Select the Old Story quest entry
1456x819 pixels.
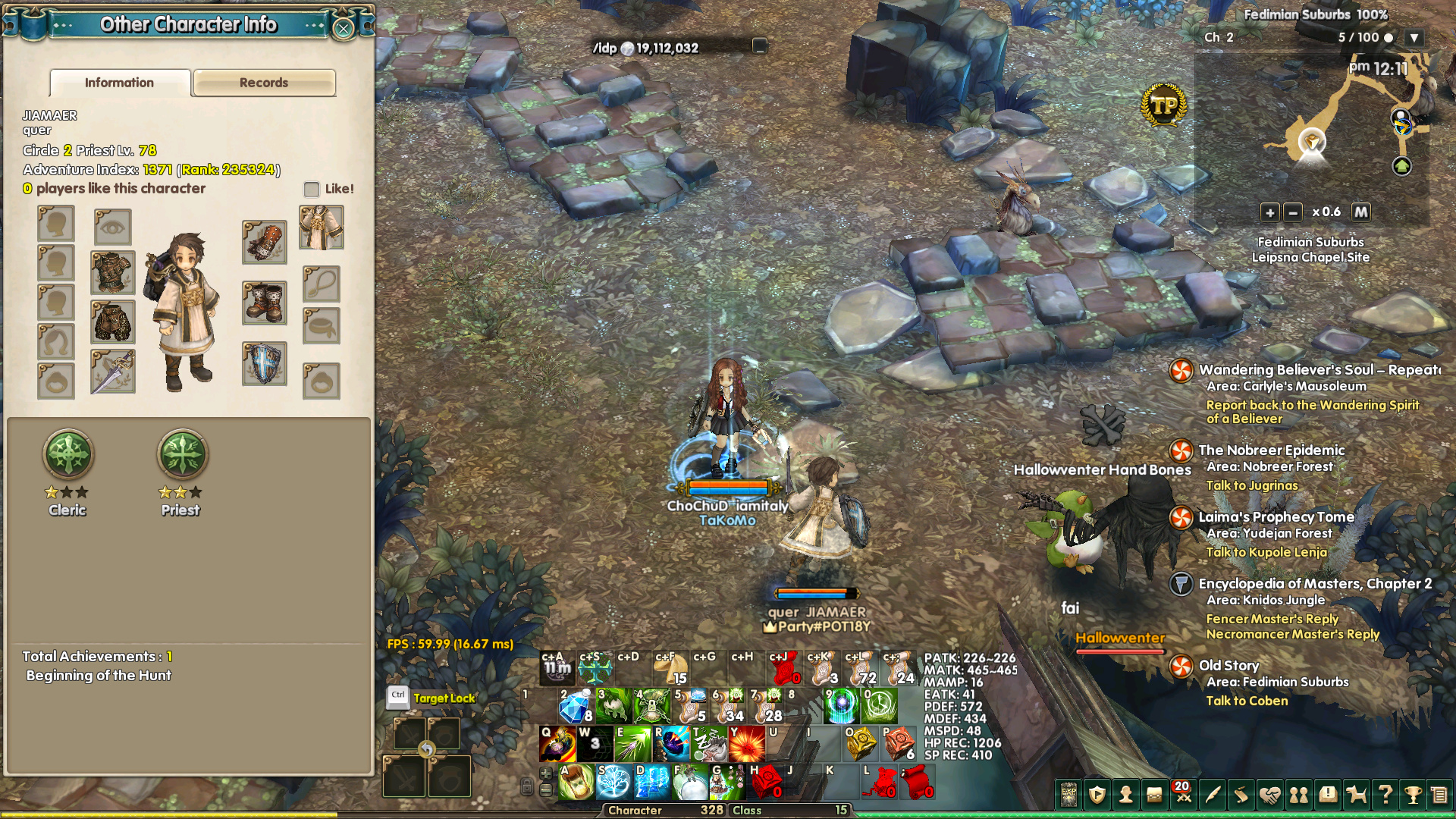click(1228, 666)
